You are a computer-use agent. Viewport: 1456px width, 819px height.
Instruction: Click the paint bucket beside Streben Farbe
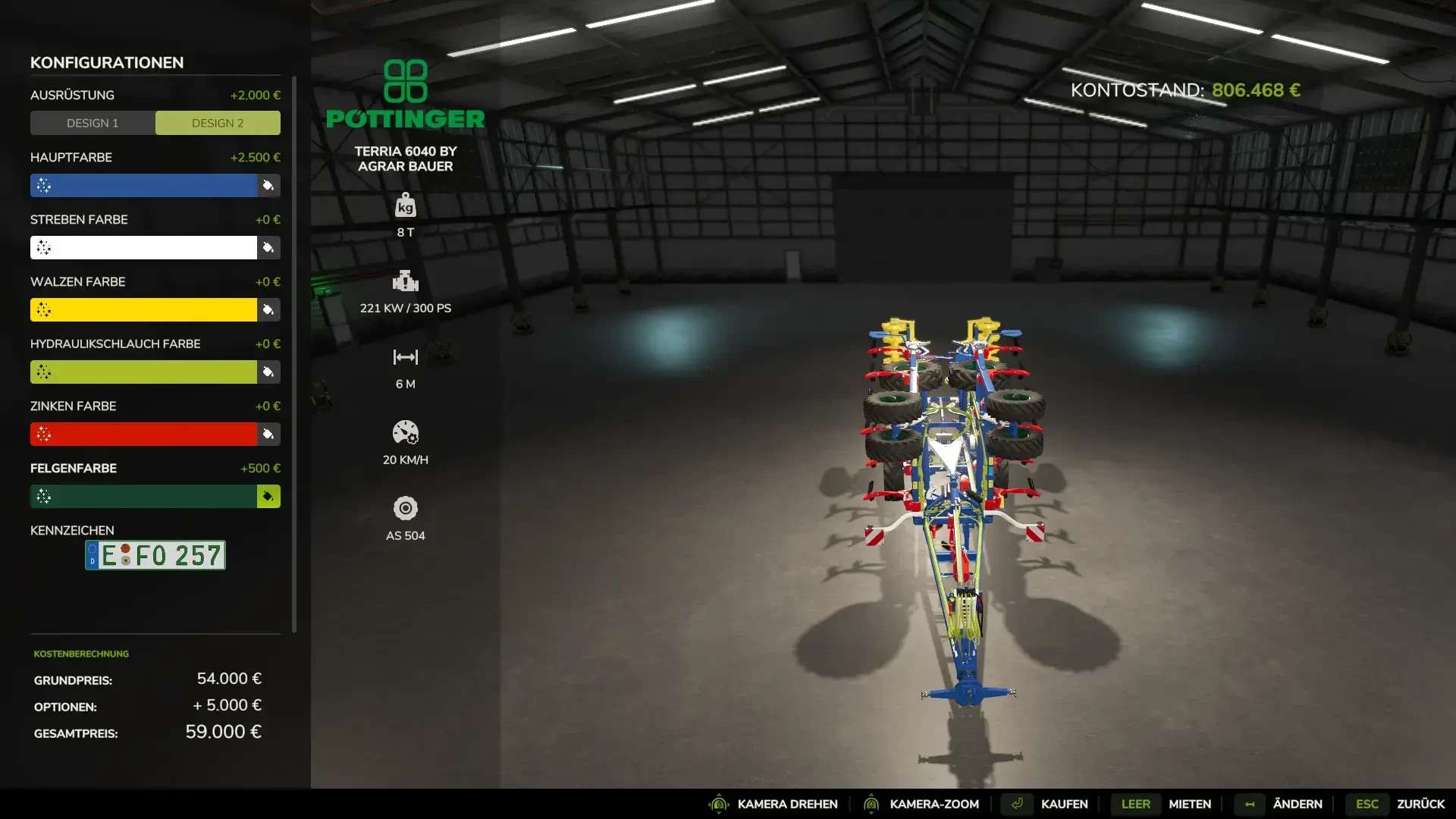268,248
